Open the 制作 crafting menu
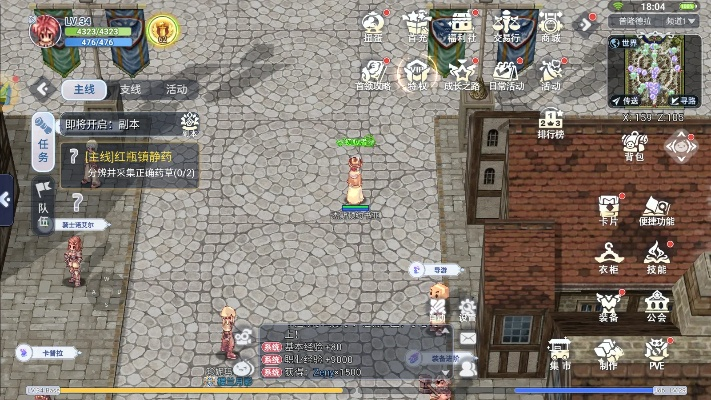The image size is (711, 400). (608, 354)
